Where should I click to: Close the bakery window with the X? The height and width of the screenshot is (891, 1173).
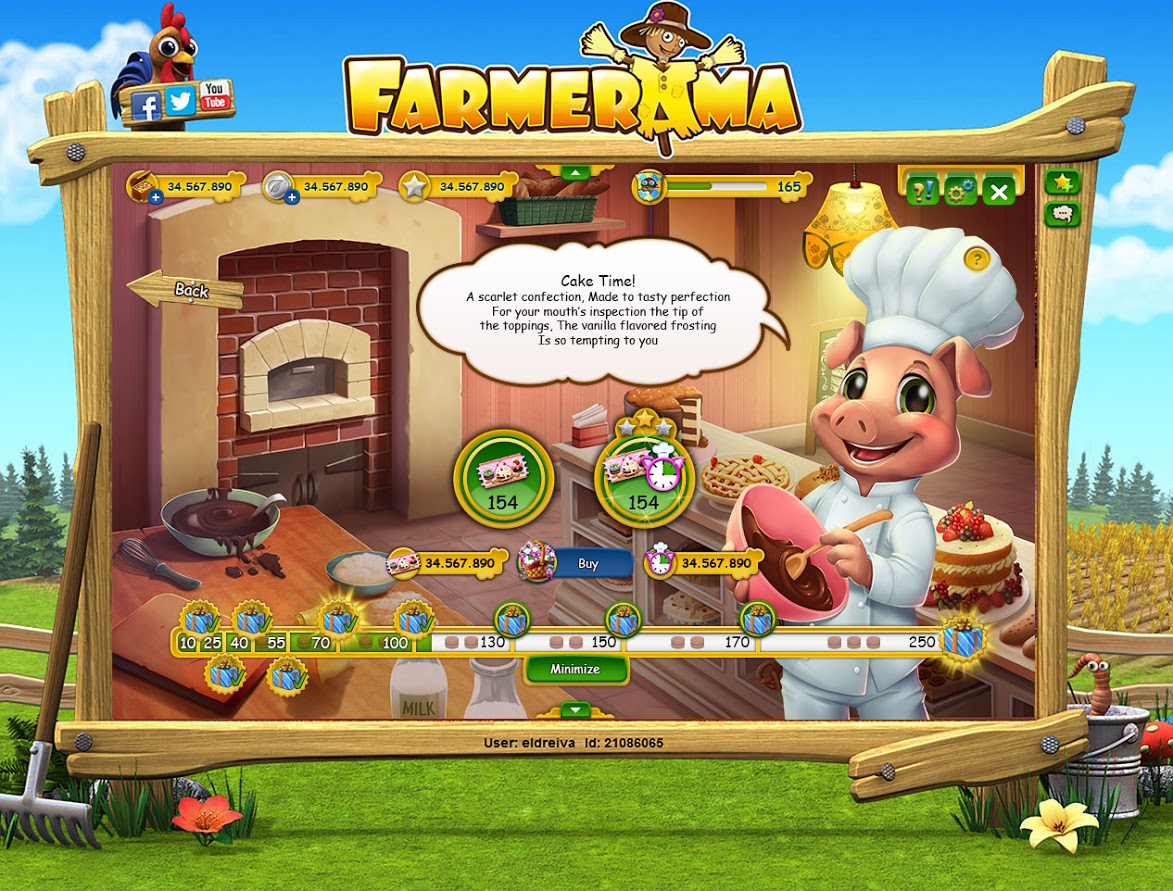[x=998, y=190]
